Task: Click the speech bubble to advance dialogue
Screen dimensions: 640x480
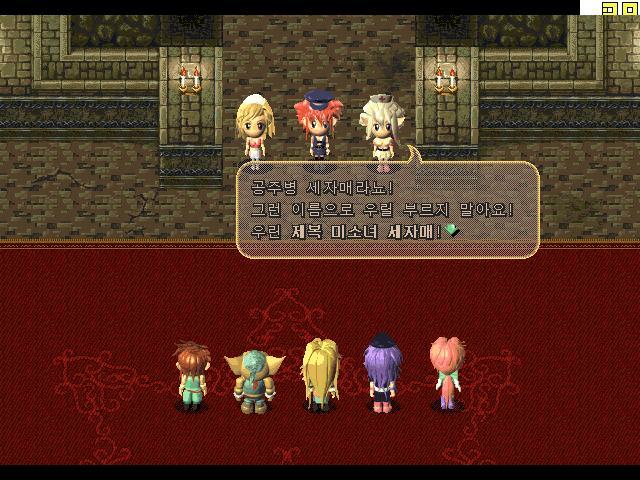Action: click(388, 210)
